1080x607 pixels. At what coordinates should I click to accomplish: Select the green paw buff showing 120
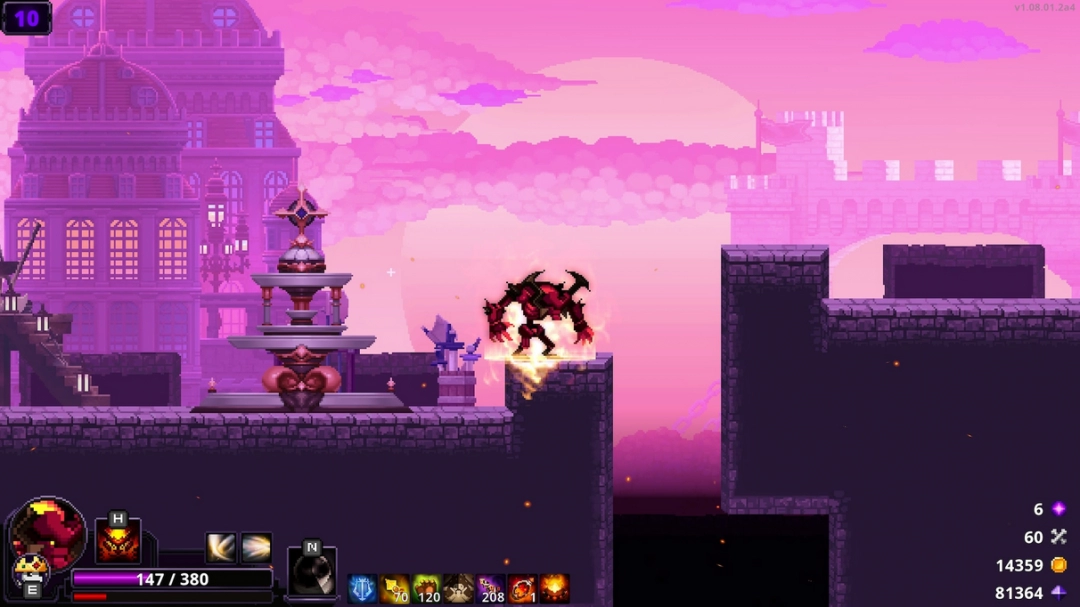click(x=426, y=589)
